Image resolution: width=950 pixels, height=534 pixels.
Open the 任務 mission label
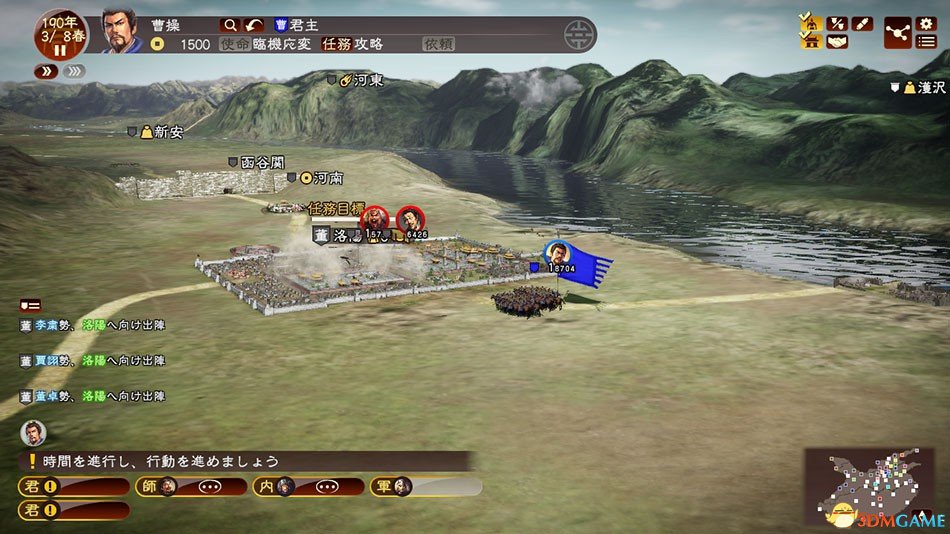(x=338, y=44)
